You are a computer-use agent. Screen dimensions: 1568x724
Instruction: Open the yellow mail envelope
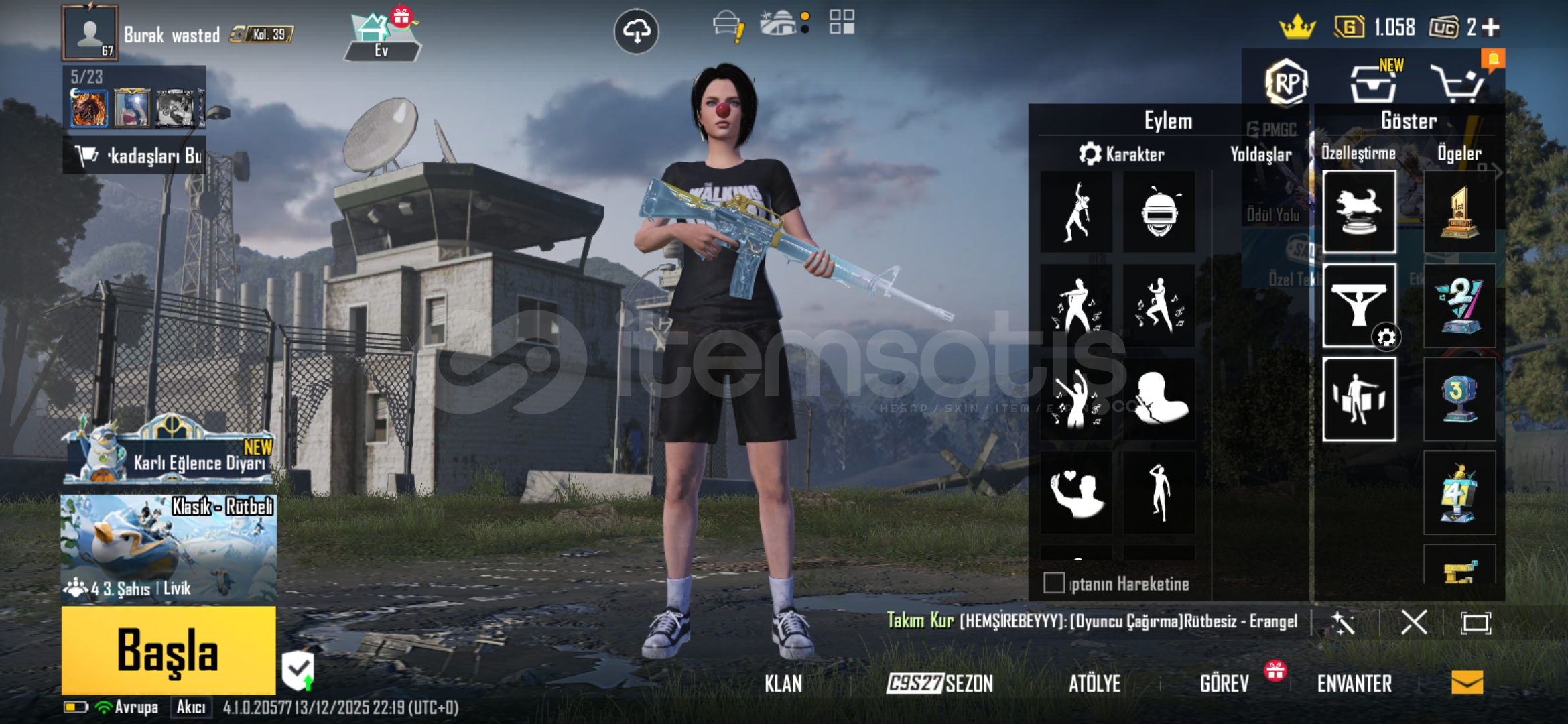[x=1467, y=682]
